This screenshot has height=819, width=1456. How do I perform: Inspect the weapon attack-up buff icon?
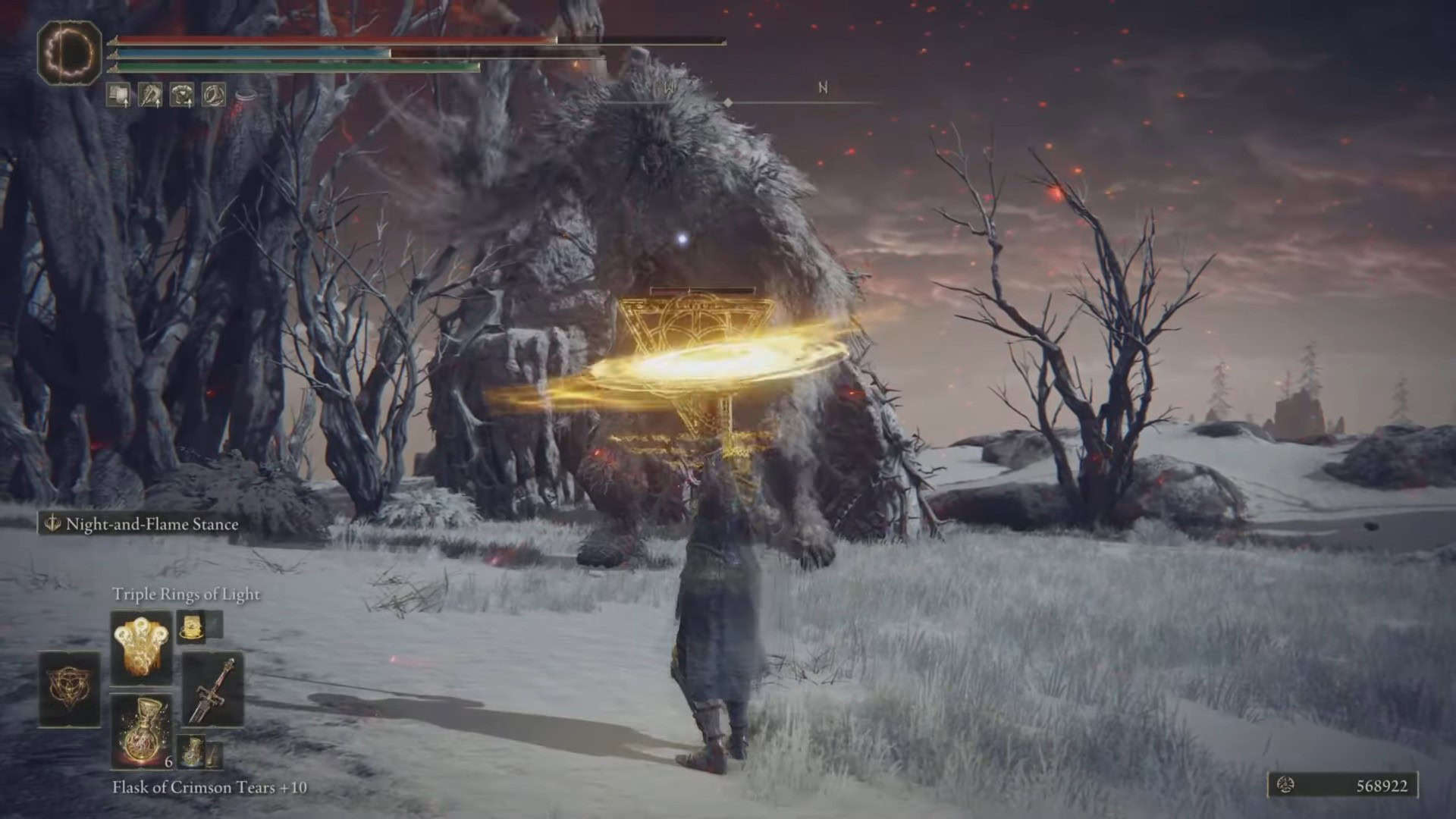[x=149, y=95]
